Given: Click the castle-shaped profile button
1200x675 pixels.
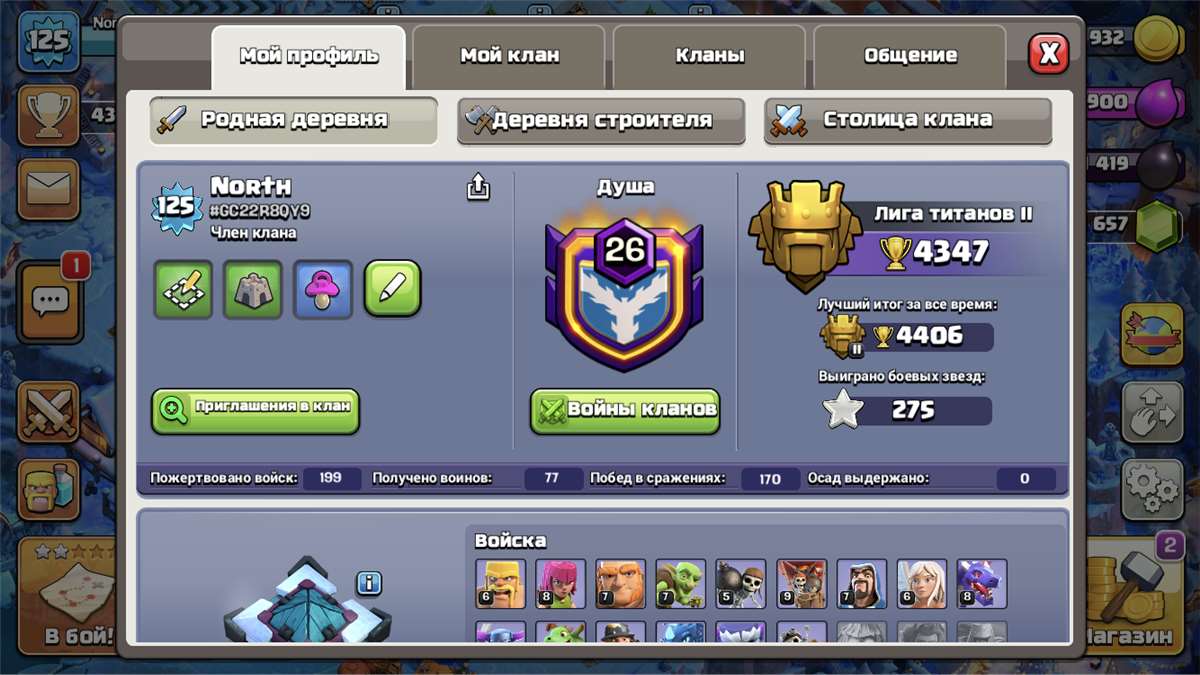Looking at the screenshot, I should coord(253,289).
